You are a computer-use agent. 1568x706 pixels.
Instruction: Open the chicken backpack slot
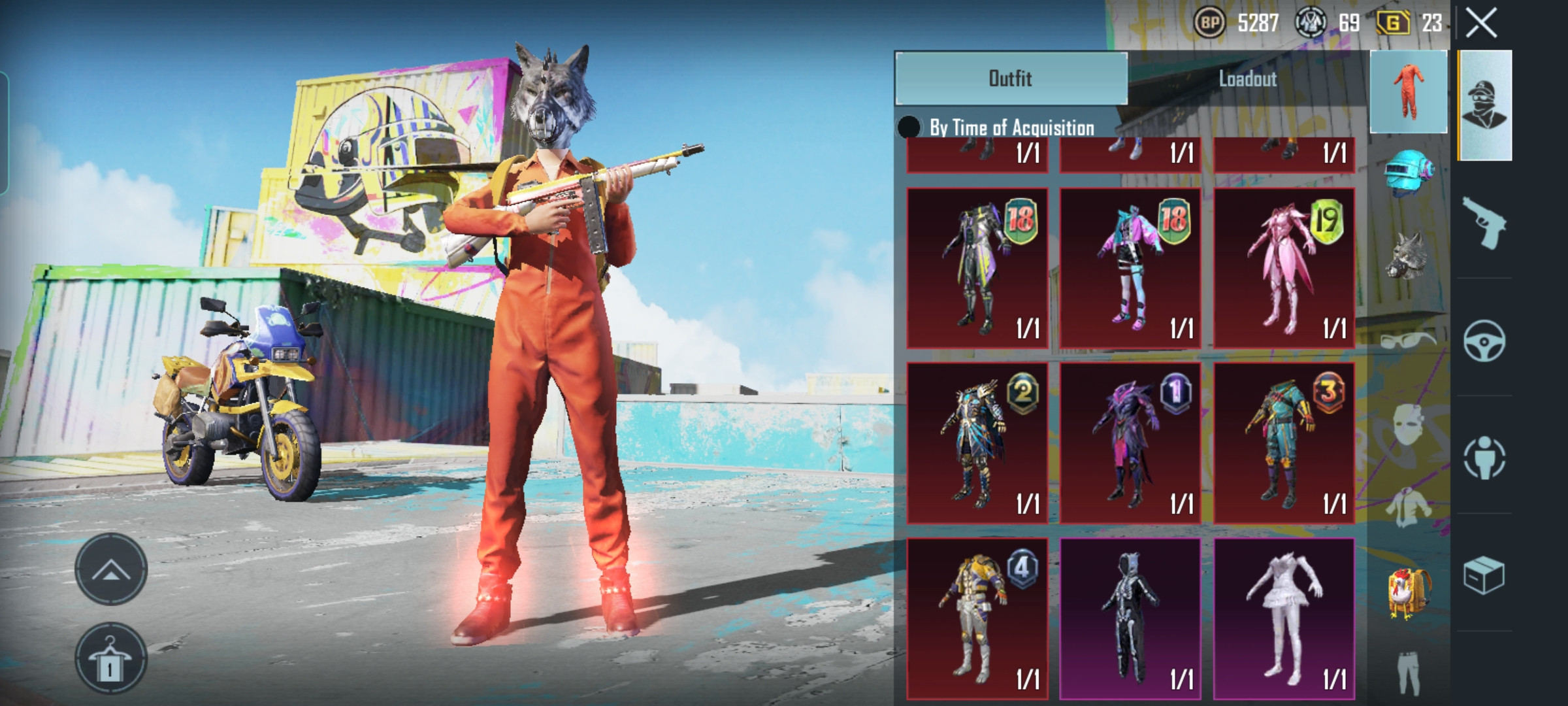pos(1409,593)
